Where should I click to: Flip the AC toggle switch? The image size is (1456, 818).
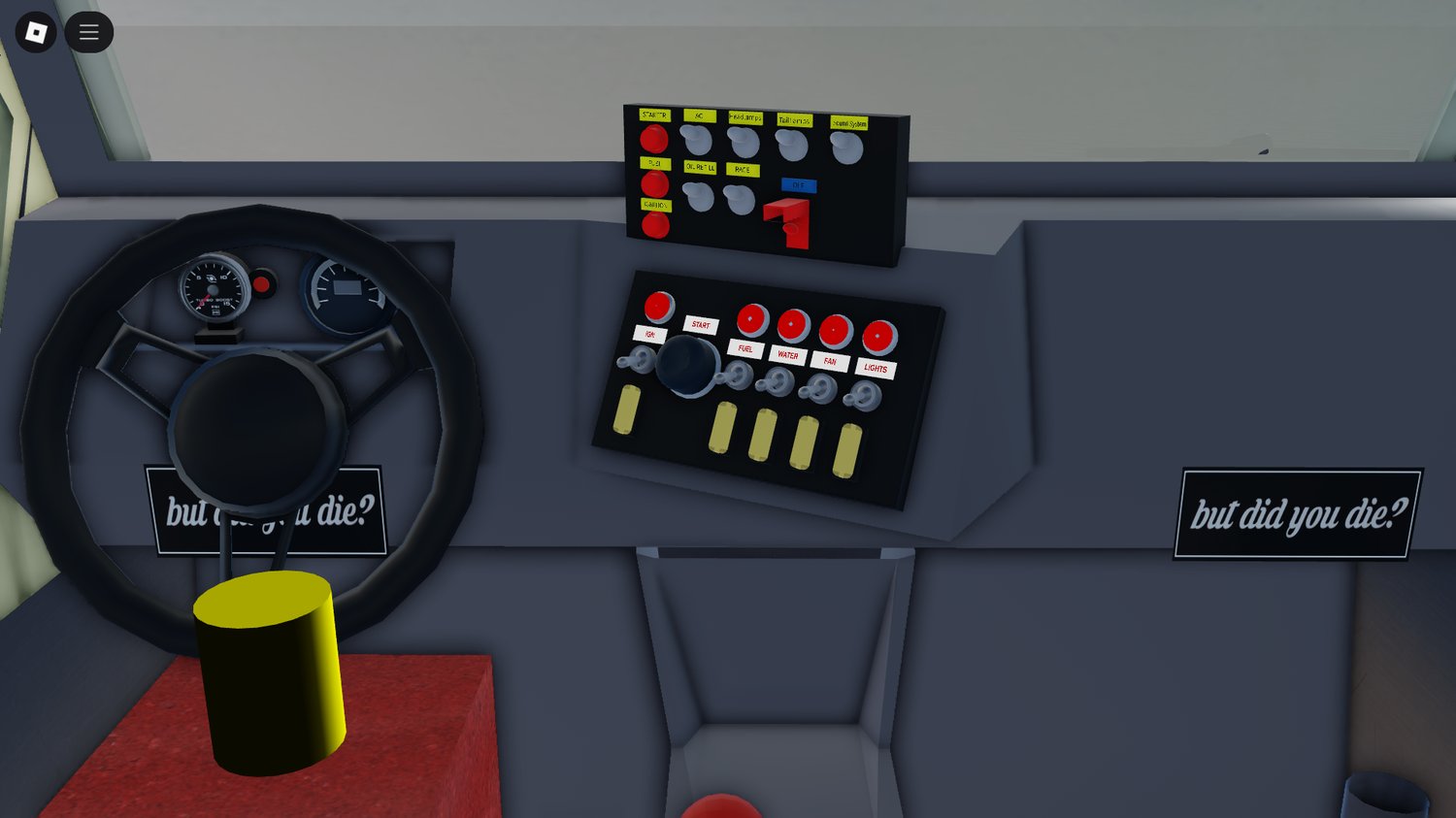tap(698, 142)
